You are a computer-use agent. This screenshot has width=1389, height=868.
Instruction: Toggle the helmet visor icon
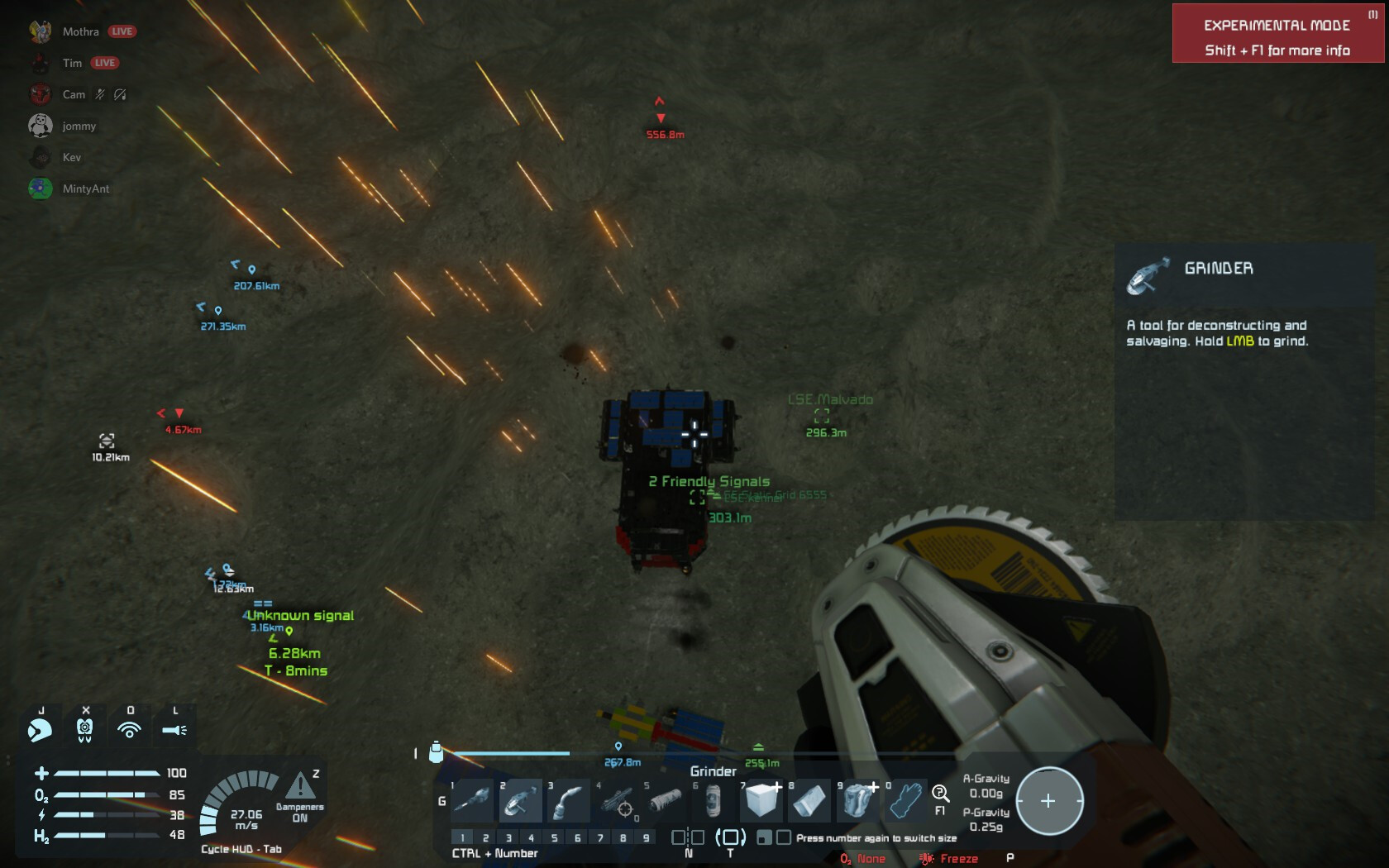pos(84,729)
